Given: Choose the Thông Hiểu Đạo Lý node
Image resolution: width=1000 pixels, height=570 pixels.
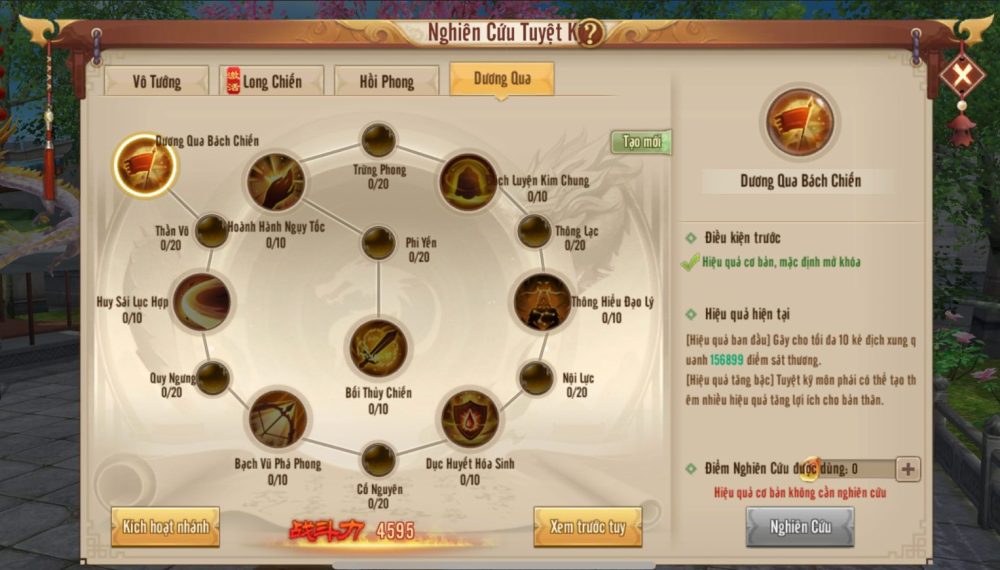Looking at the screenshot, I should pyautogui.click(x=542, y=301).
